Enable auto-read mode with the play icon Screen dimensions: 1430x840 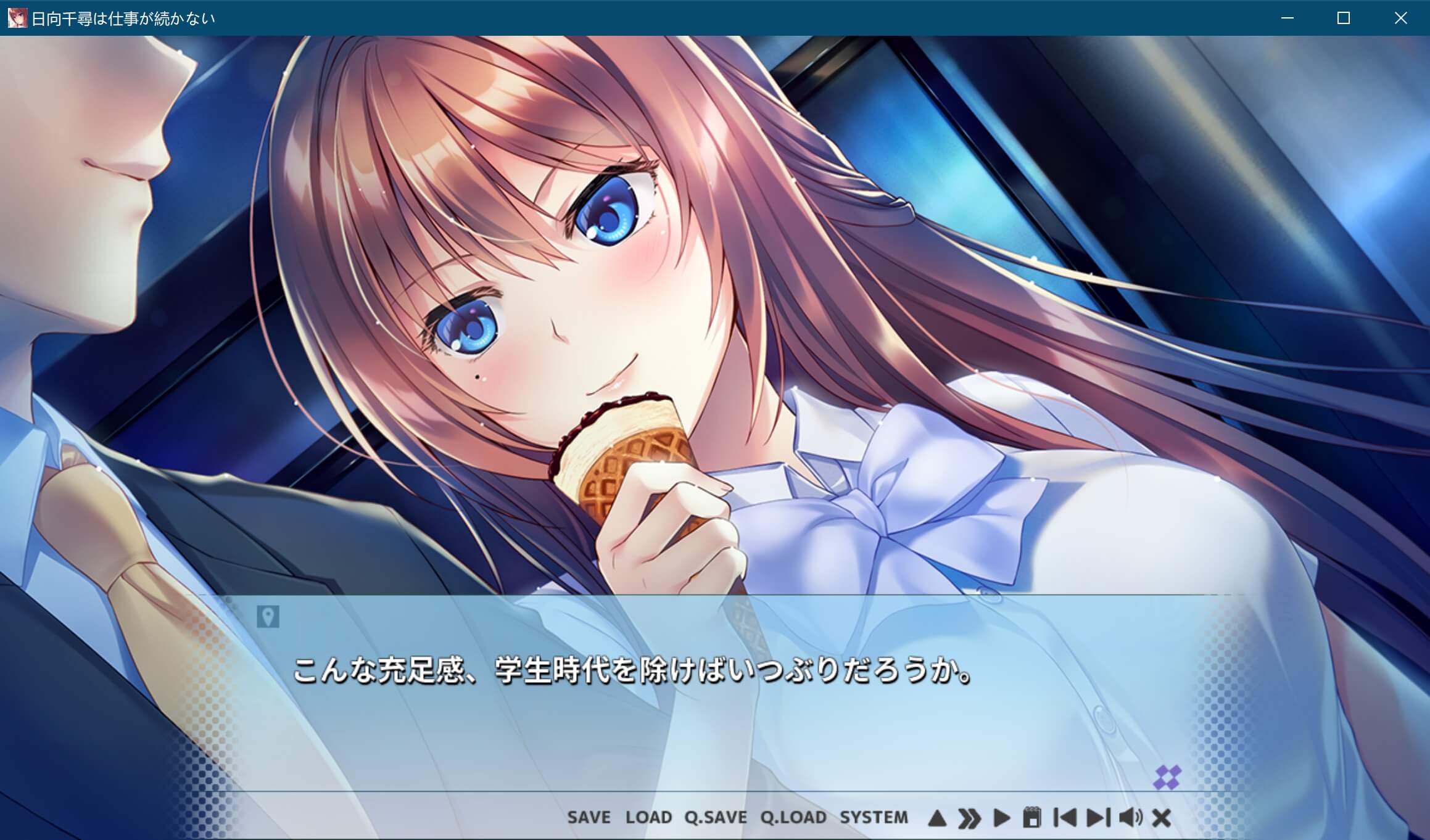coord(1002,817)
